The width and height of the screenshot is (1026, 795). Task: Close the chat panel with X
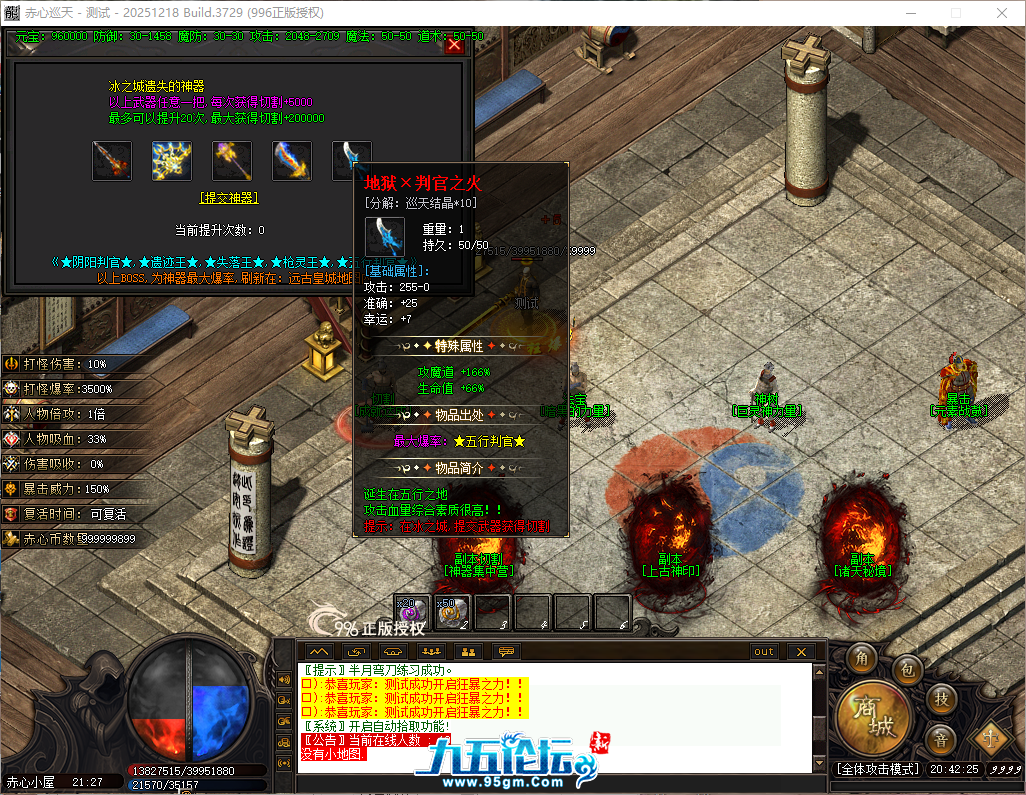coord(800,652)
